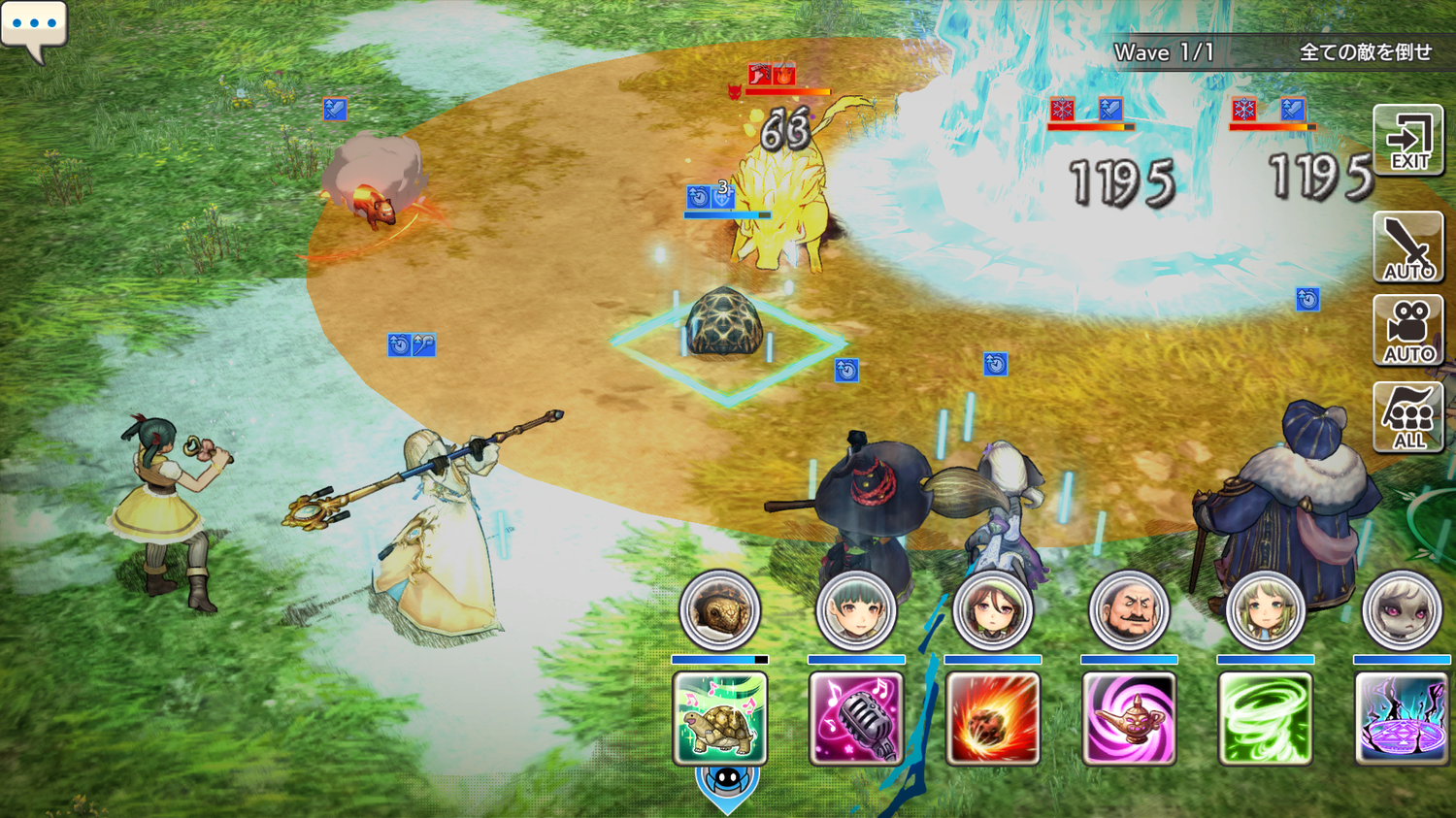
Task: Select the mustached bald man portrait
Action: [x=1129, y=610]
